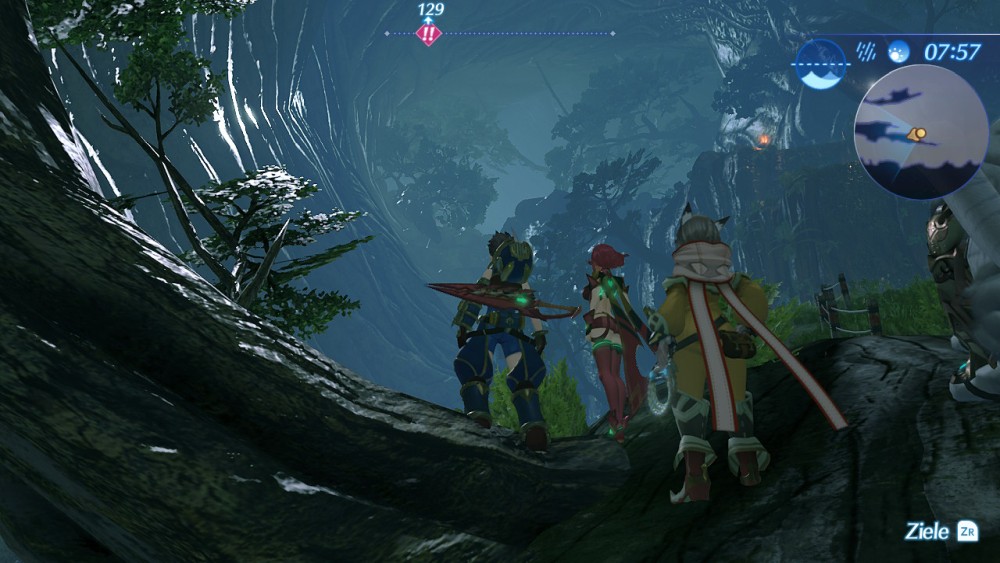The image size is (1000, 563).
Task: Click the cloud sea tide indicator icon
Action: (821, 63)
